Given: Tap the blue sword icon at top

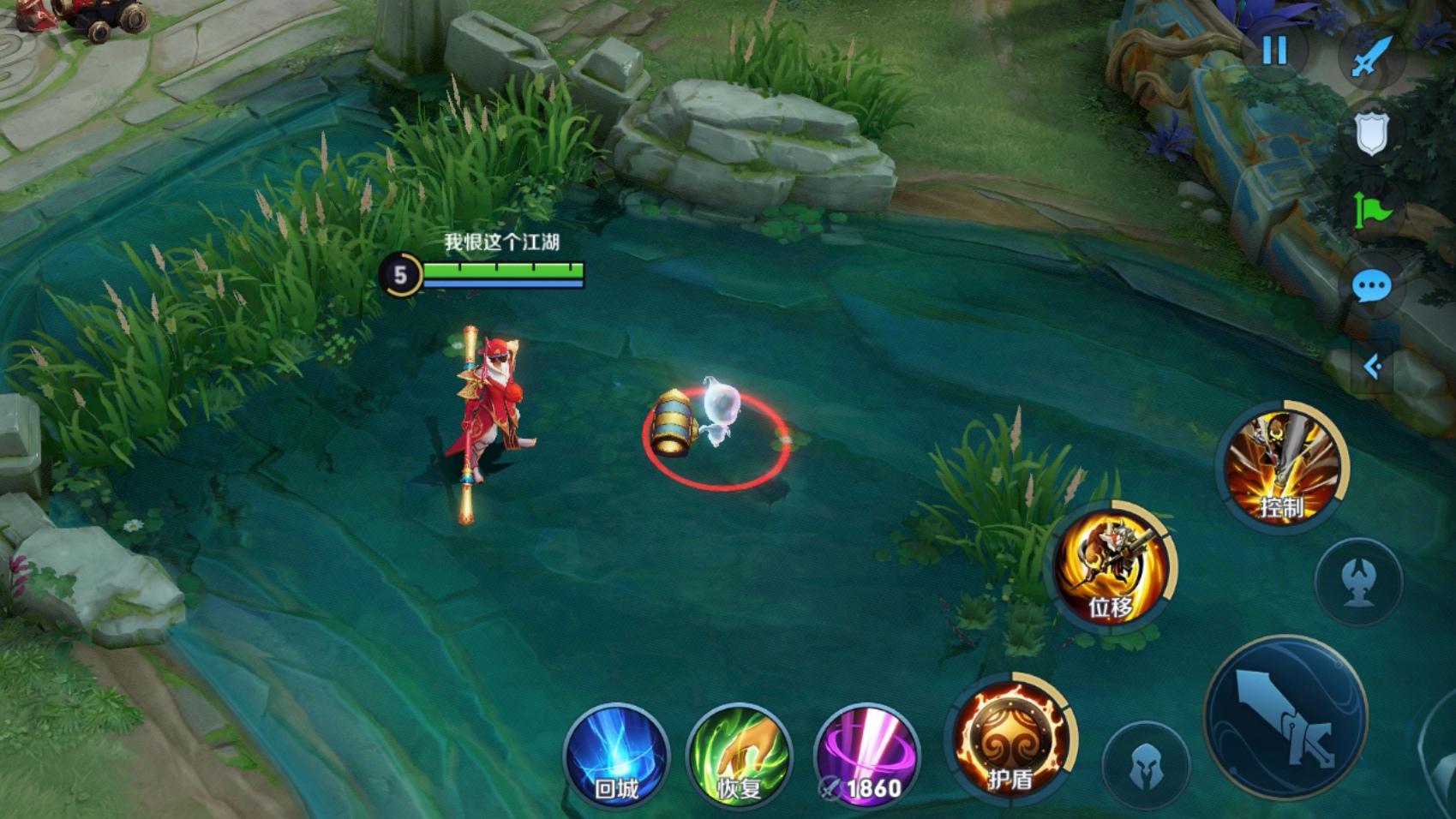Looking at the screenshot, I should [x=1371, y=57].
